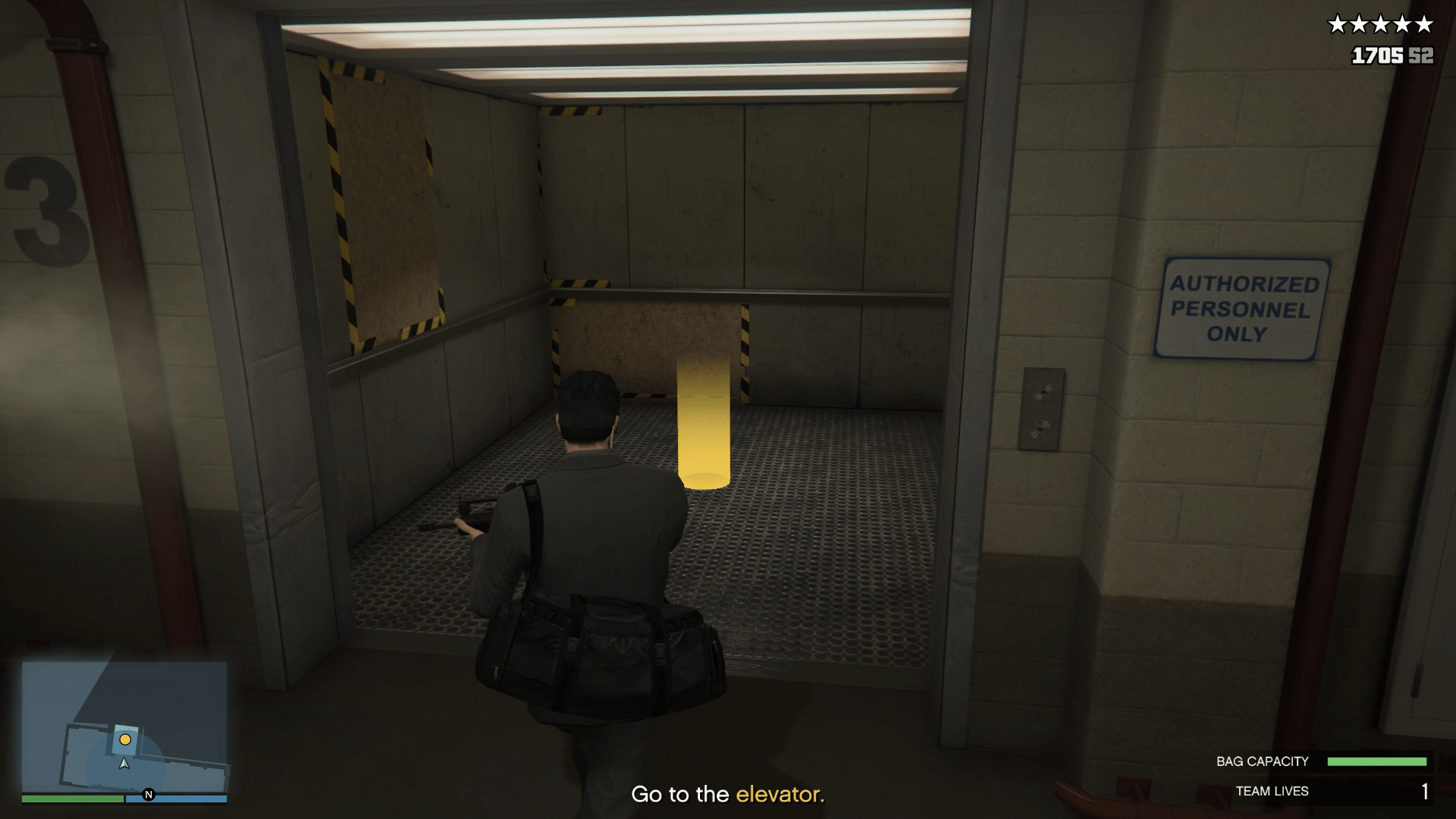Toggle the upper button on the elevator panel
This screenshot has height=819, width=1456.
coord(1043,392)
